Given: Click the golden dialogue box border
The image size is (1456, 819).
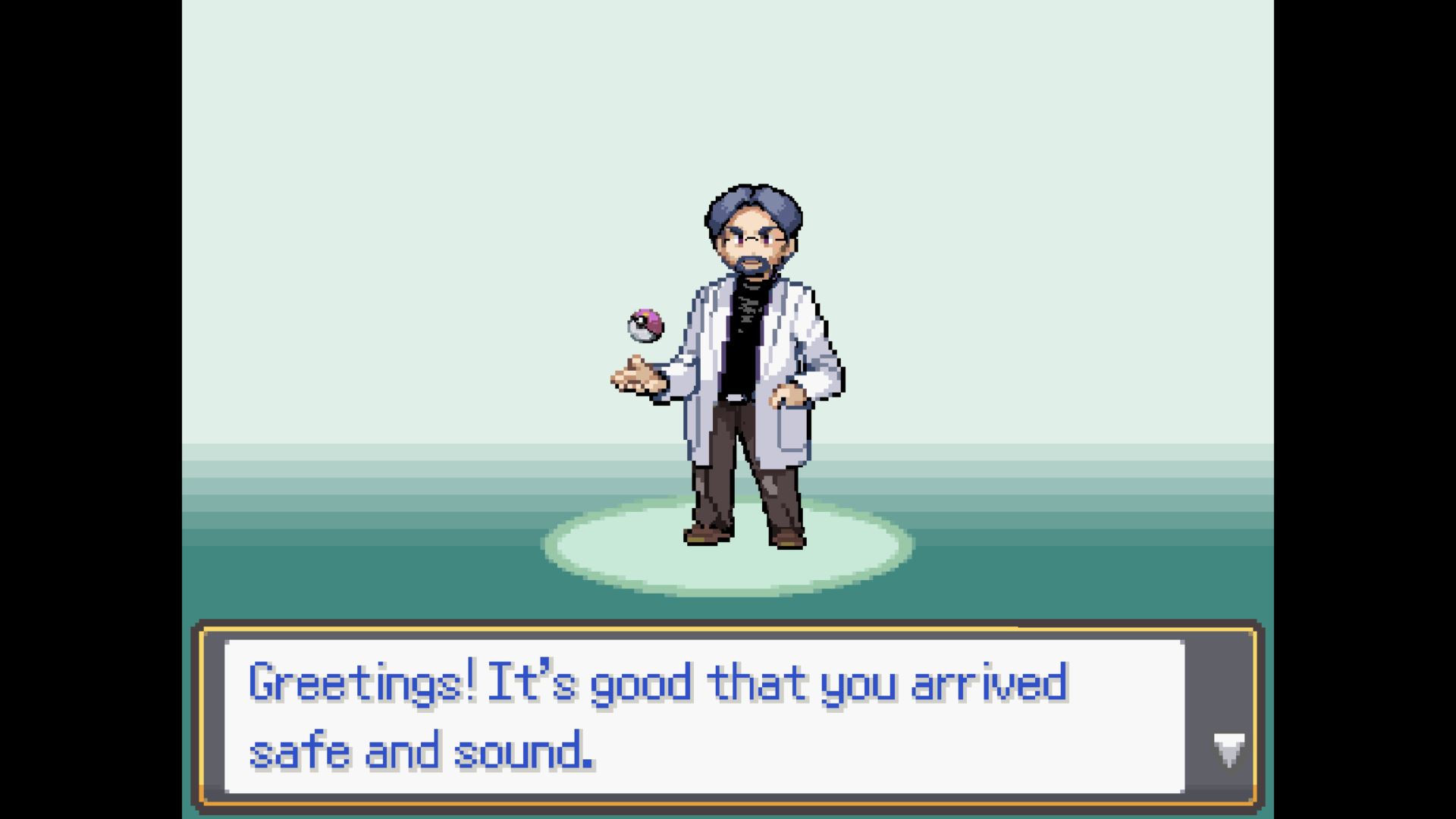Looking at the screenshot, I should [728, 627].
